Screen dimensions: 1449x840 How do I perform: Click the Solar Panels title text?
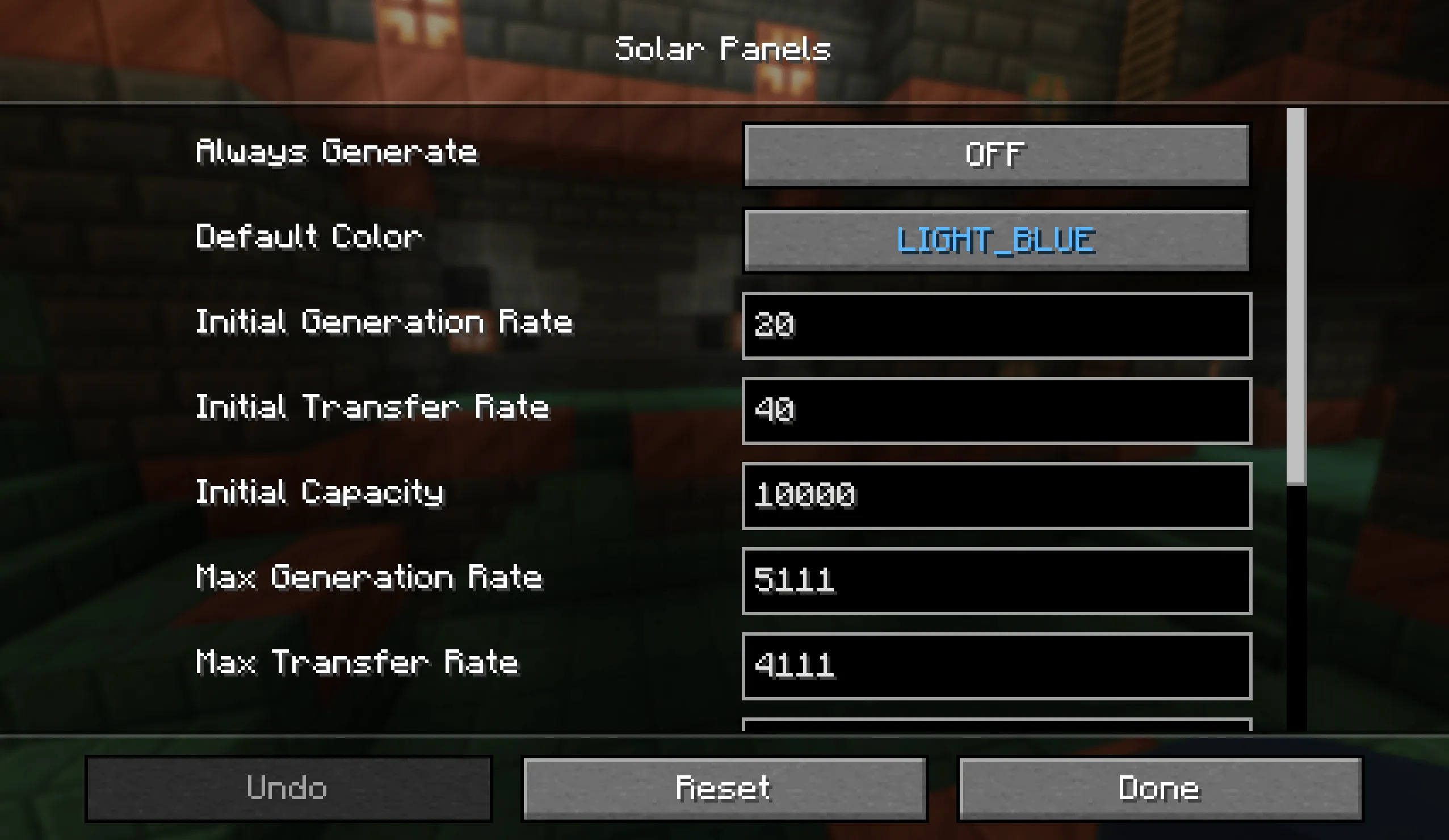click(723, 48)
